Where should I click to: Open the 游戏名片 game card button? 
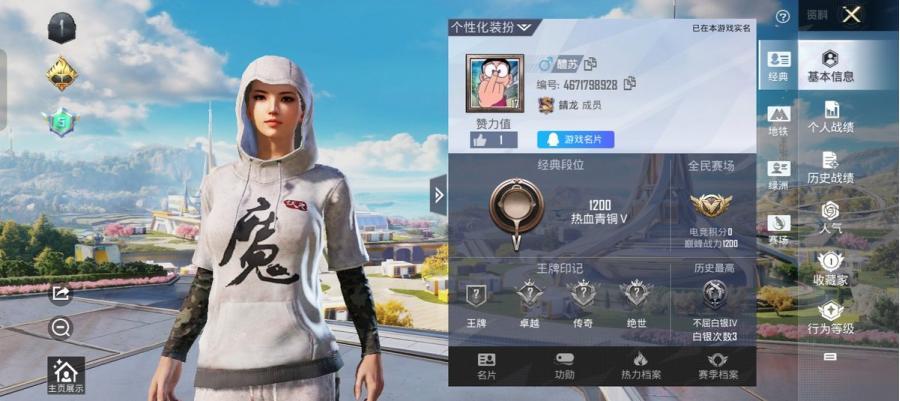pyautogui.click(x=576, y=140)
